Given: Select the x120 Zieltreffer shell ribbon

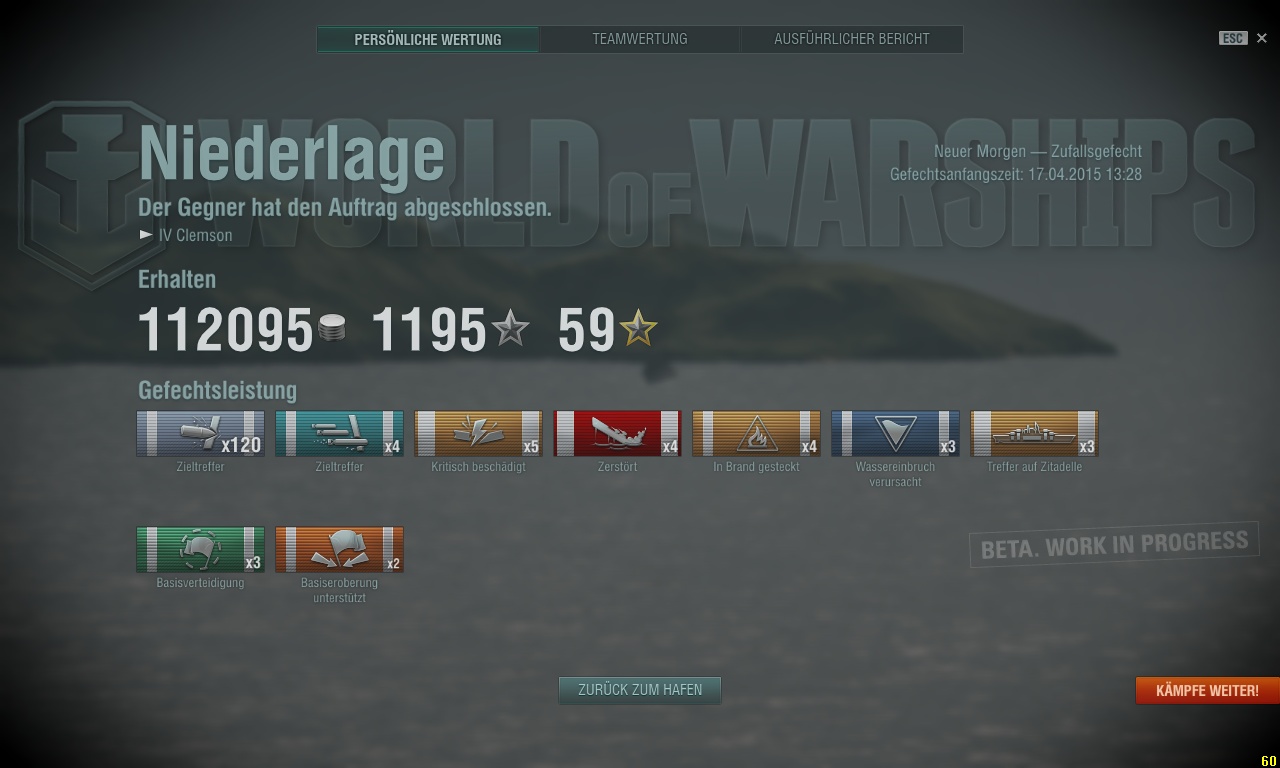Looking at the screenshot, I should click(200, 434).
